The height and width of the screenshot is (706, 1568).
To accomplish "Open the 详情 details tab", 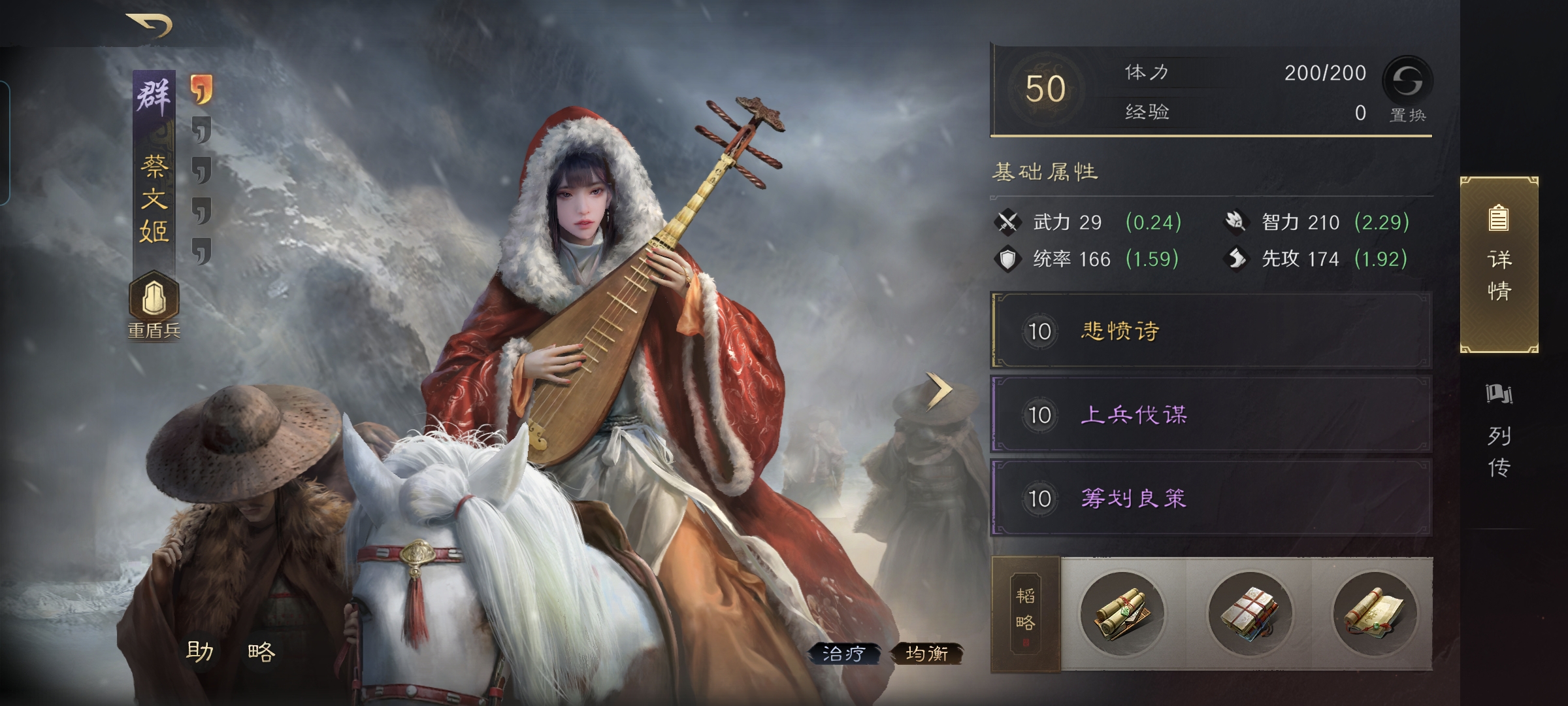I will point(1499,264).
